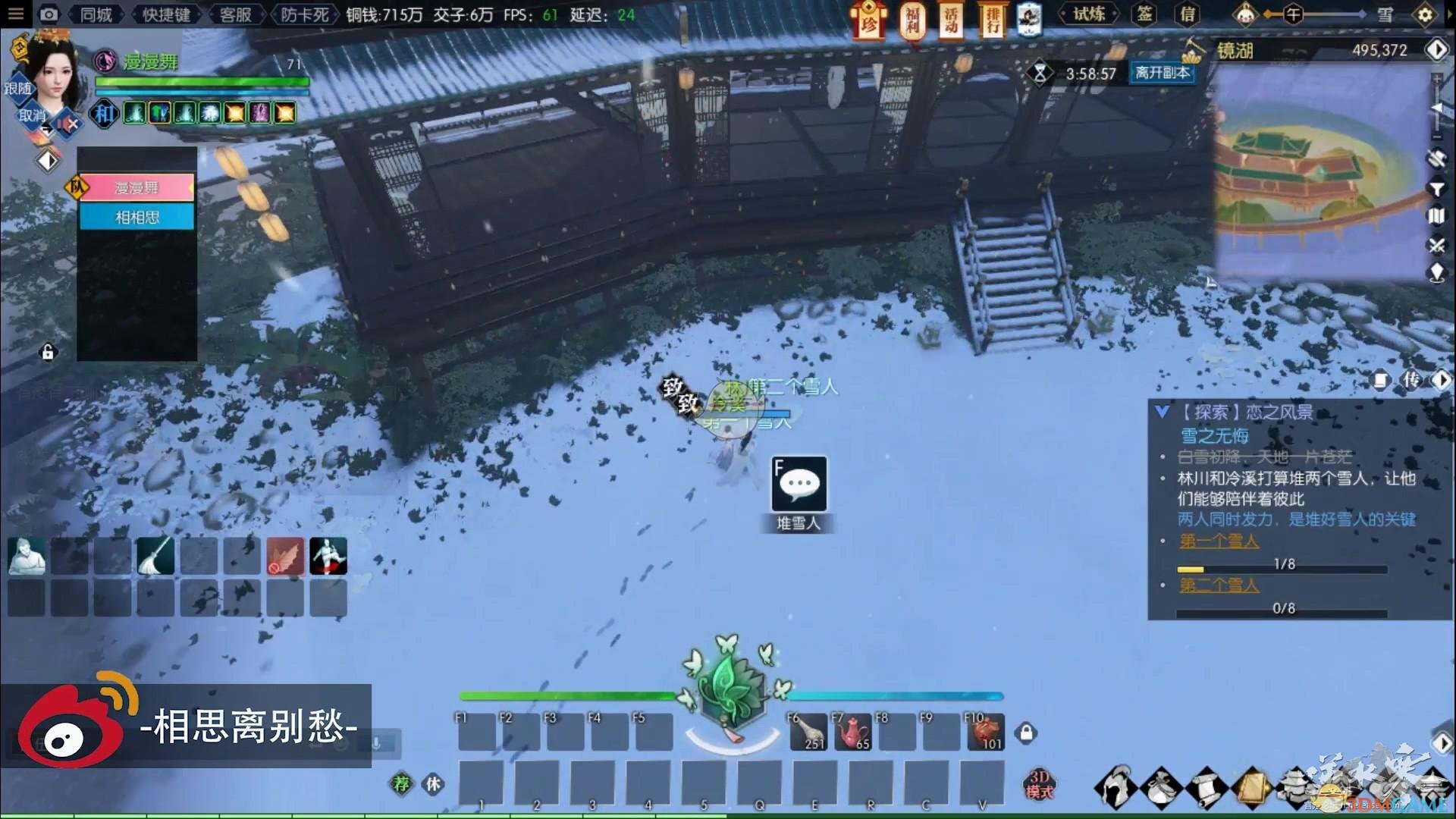Contact 客服 customer service
Image resolution: width=1456 pixels, height=819 pixels.
tap(235, 14)
